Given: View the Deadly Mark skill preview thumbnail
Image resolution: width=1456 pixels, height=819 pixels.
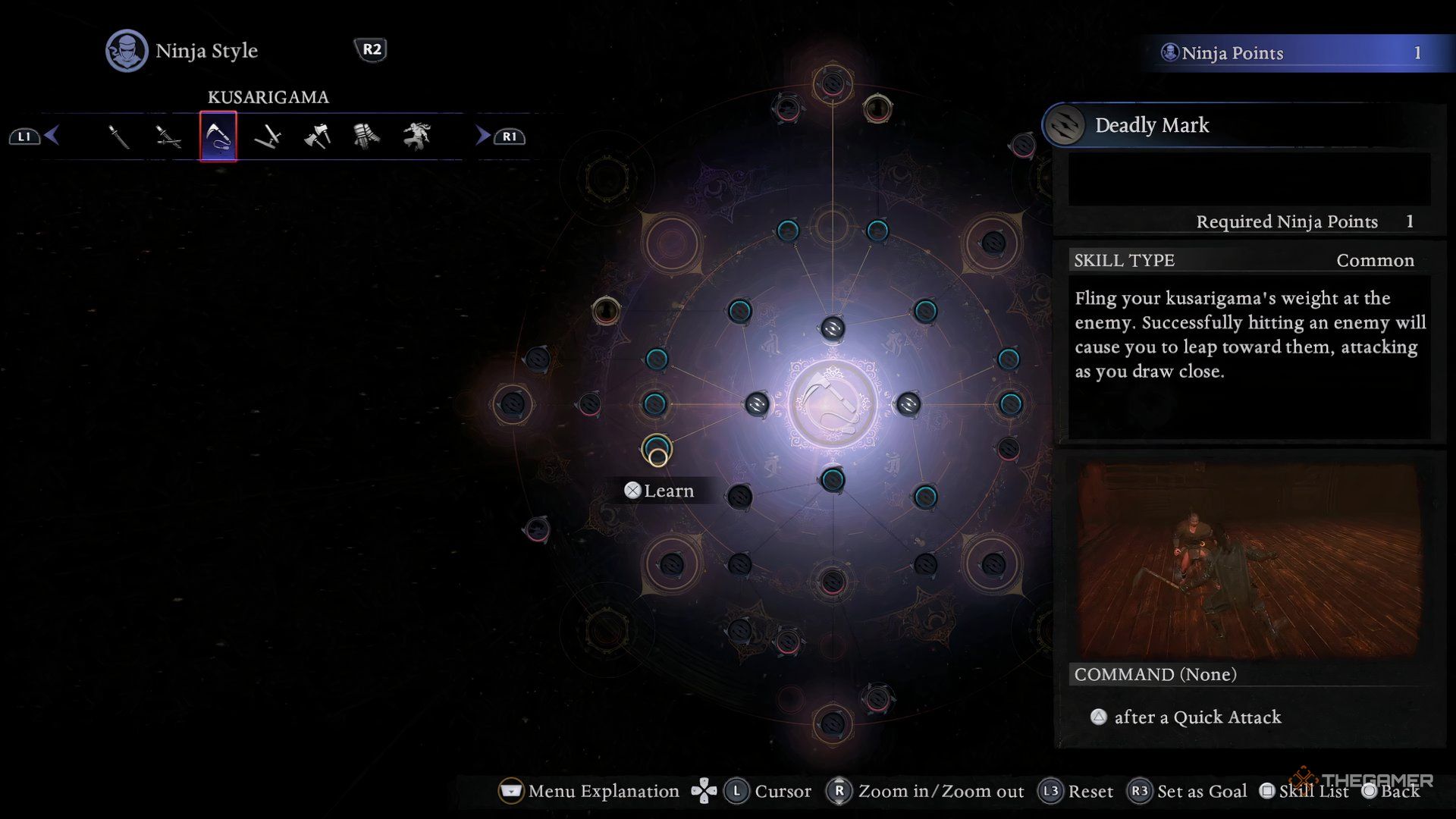Looking at the screenshot, I should coord(1248,560).
